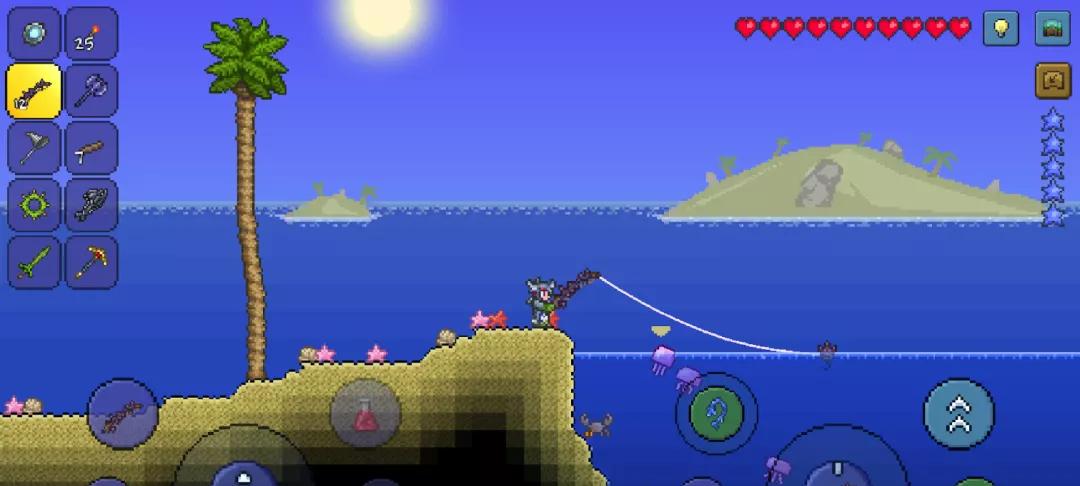Equip the green blade sword
Viewport: 1080px width, 486px height.
coord(34,262)
